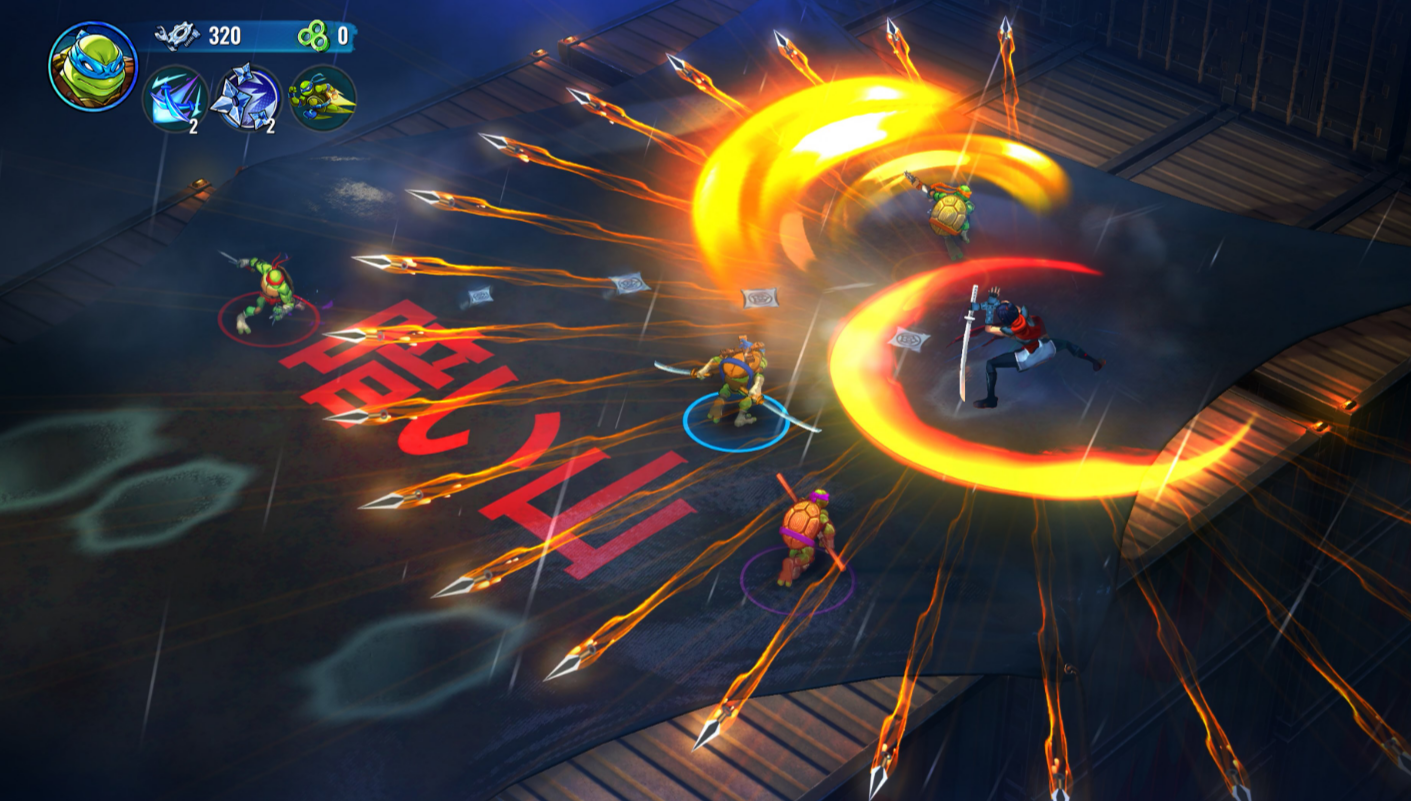Trigger the turtle dash ability icon
The width and height of the screenshot is (1411, 801).
[322, 98]
